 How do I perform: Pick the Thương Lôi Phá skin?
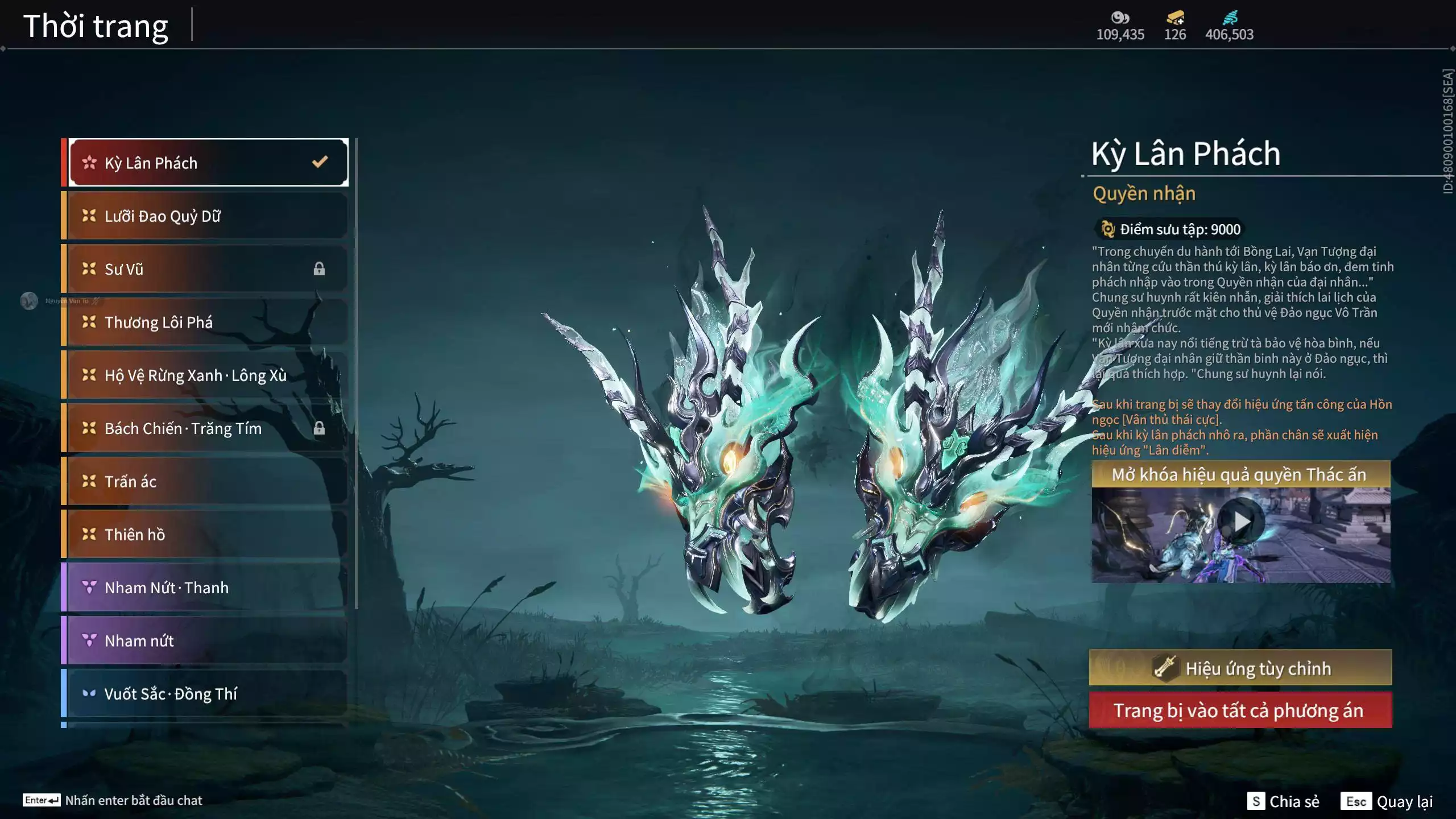pyautogui.click(x=208, y=322)
